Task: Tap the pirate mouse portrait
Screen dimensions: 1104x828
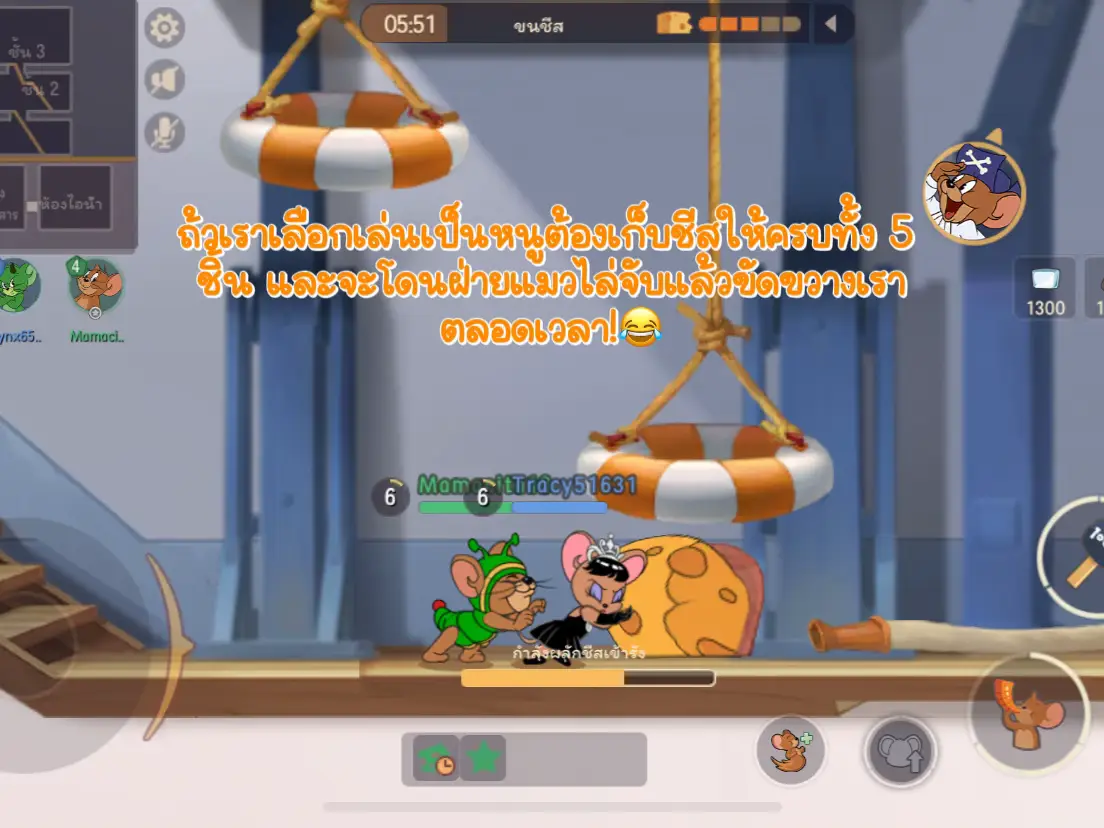Action: pyautogui.click(x=974, y=192)
